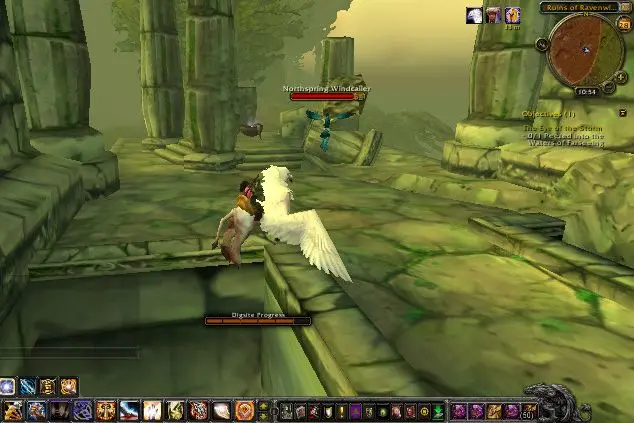Viewport: 634px width, 423px height.
Task: Open the calendar button showing 28
Action: (624, 24)
